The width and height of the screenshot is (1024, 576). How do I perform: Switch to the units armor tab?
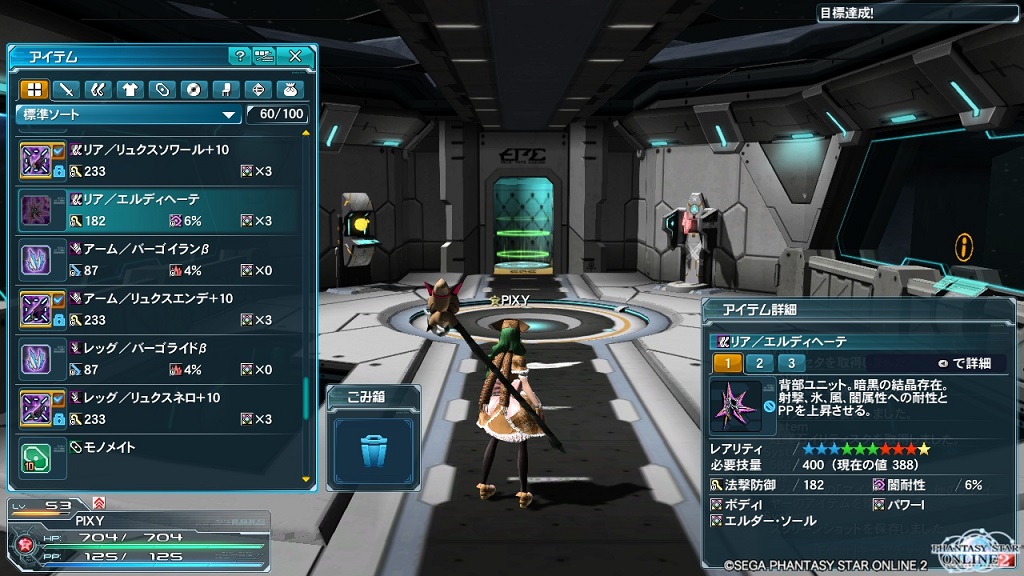pos(98,90)
